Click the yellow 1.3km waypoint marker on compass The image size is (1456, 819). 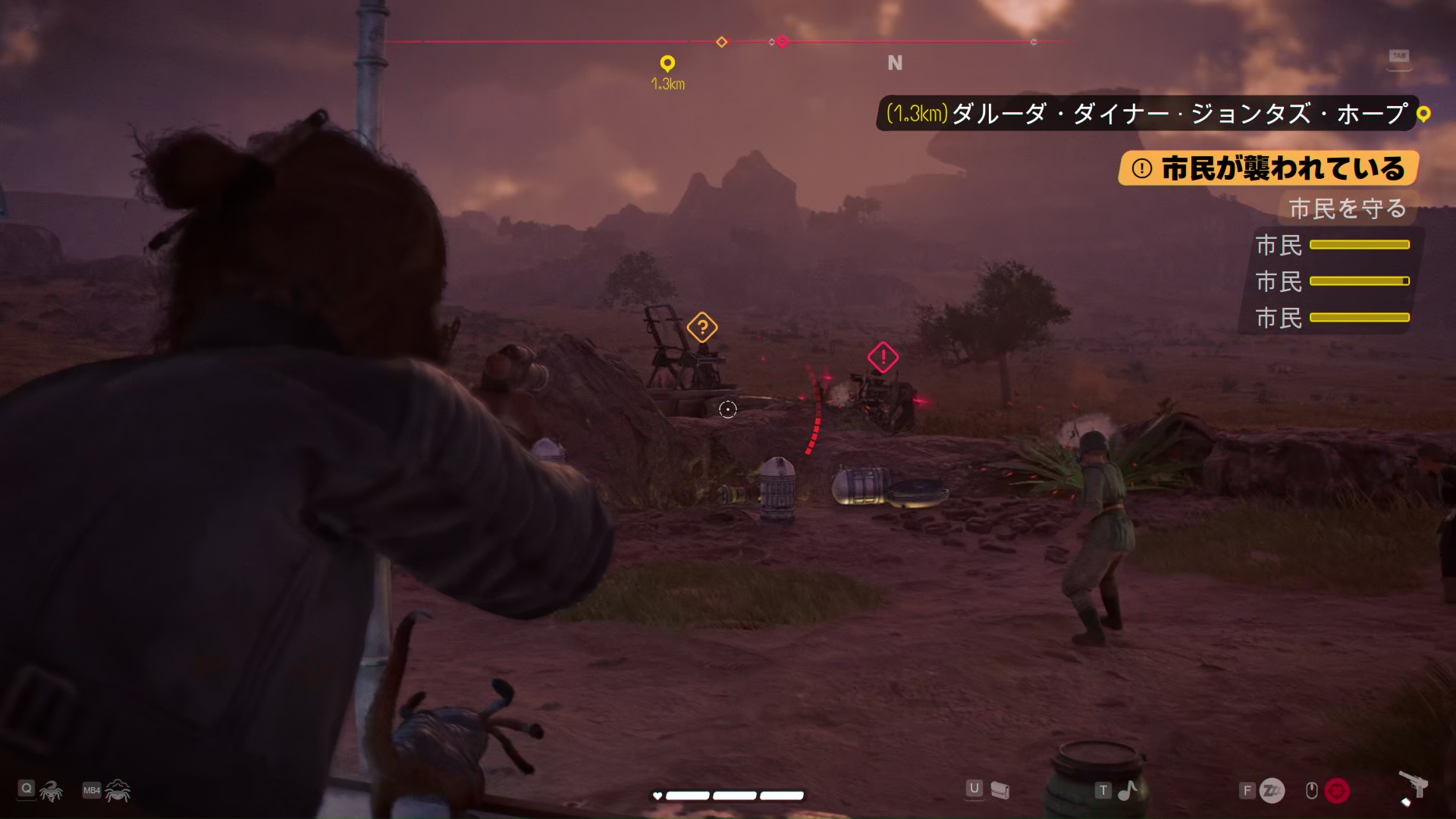667,63
